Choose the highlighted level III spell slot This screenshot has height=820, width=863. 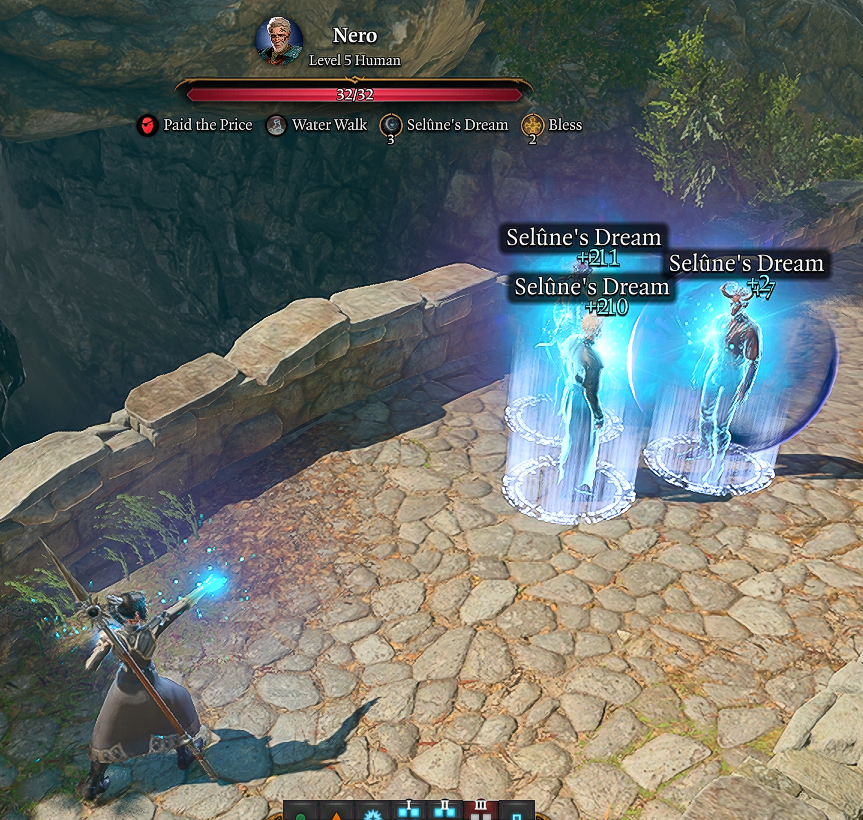click(x=480, y=811)
